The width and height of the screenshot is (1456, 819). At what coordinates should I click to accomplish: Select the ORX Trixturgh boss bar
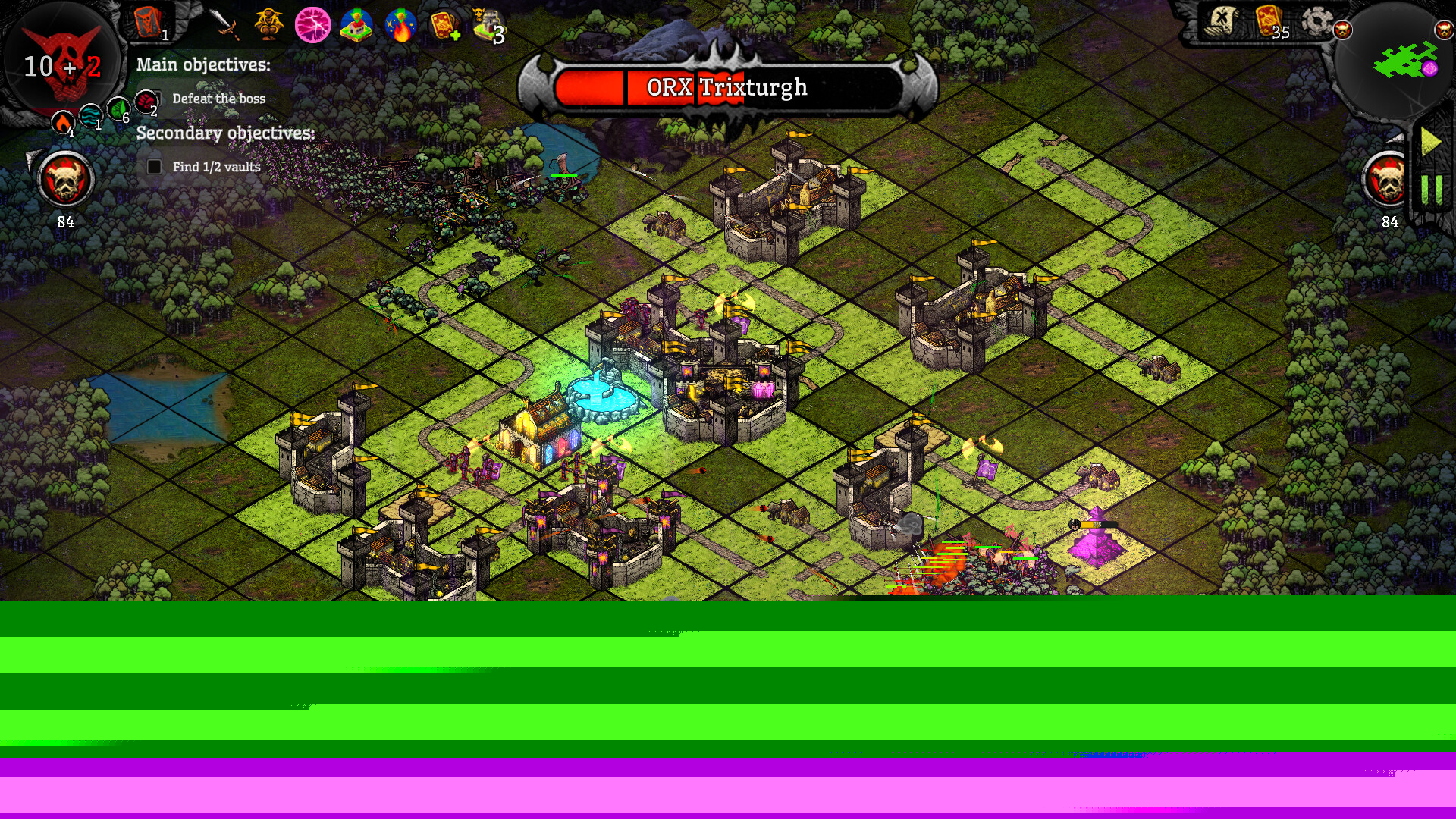726,88
